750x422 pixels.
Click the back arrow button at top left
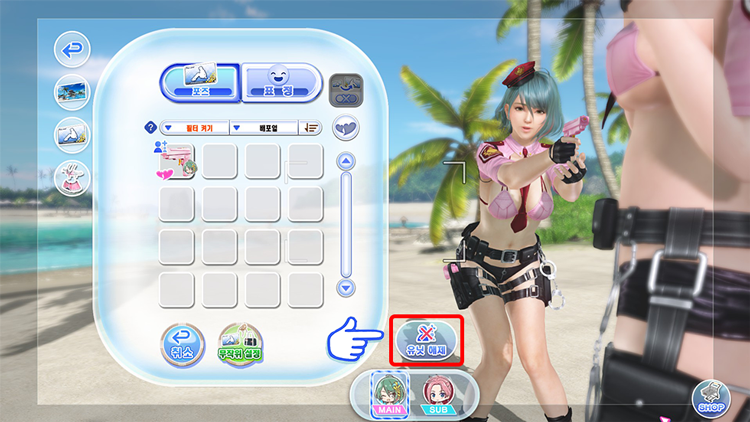tap(72, 48)
